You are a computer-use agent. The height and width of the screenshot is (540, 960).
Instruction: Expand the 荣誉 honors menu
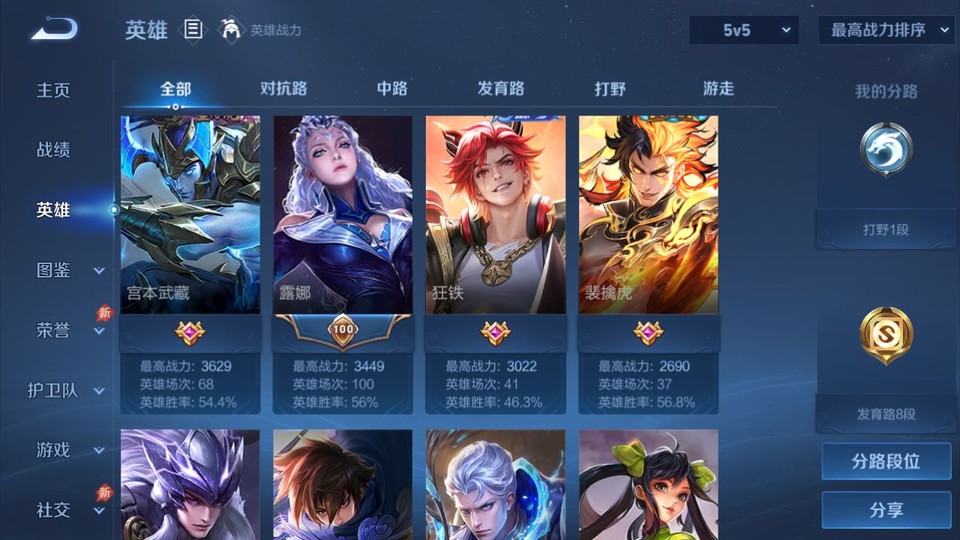click(68, 330)
